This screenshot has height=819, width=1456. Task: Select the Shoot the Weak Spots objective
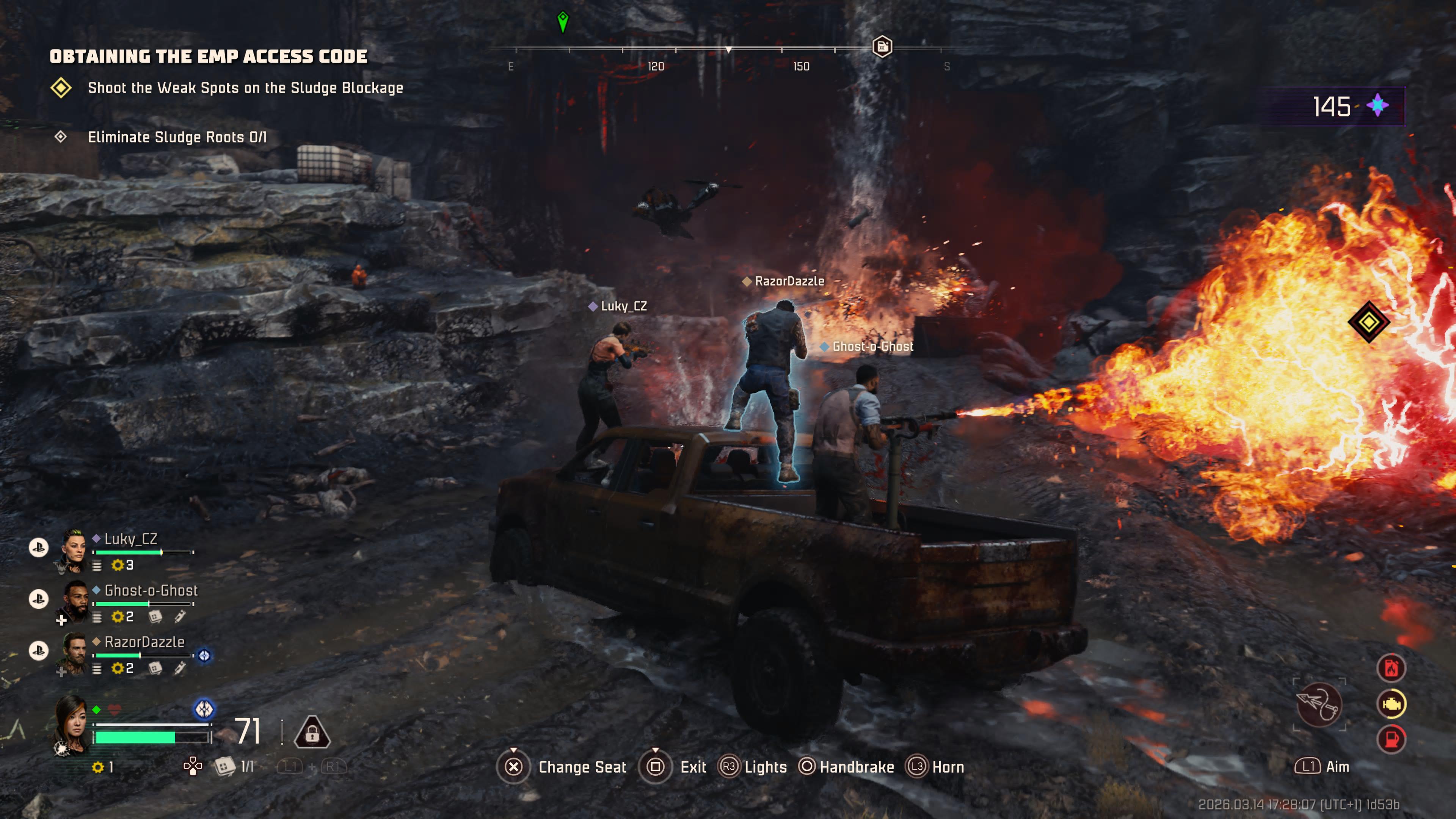[x=245, y=88]
